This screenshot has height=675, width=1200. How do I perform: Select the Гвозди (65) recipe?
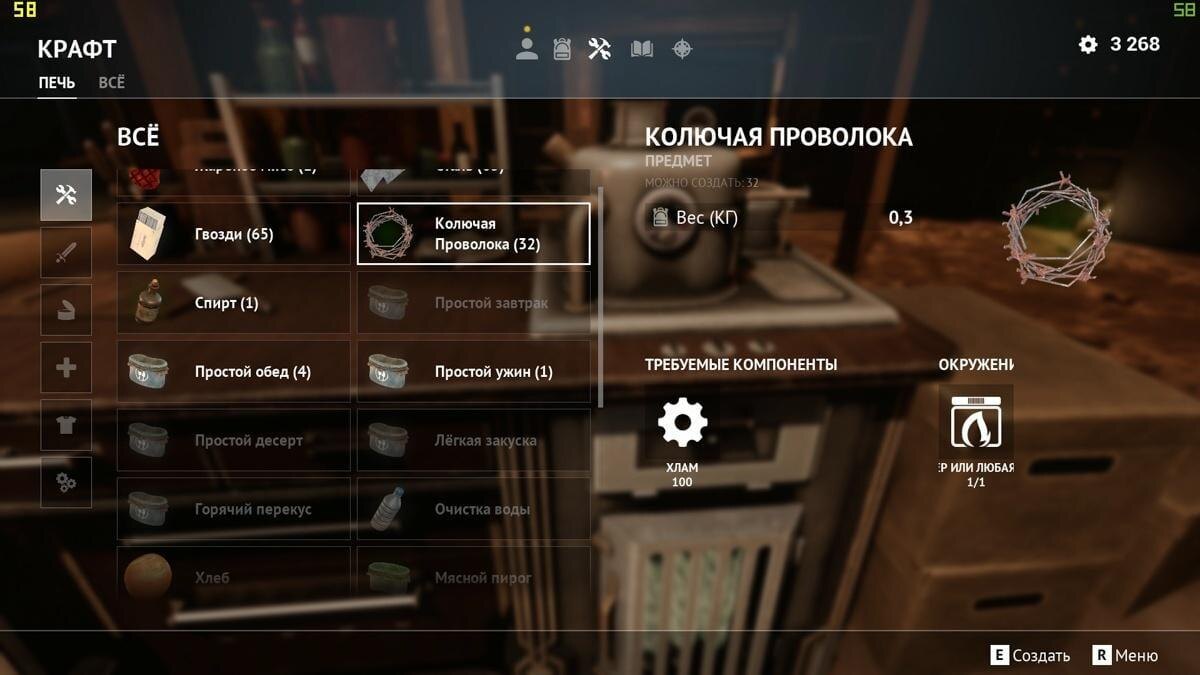233,234
